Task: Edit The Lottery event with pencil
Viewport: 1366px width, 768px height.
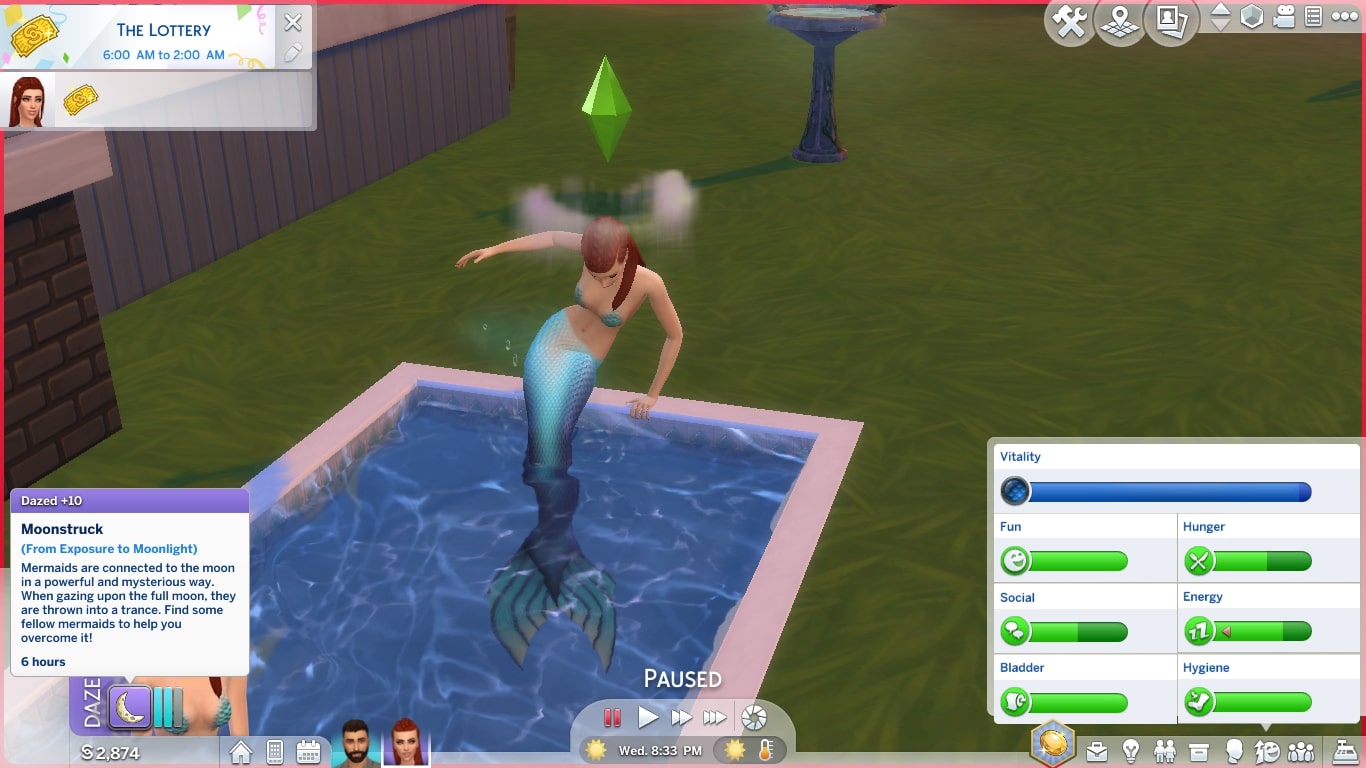Action: (293, 50)
